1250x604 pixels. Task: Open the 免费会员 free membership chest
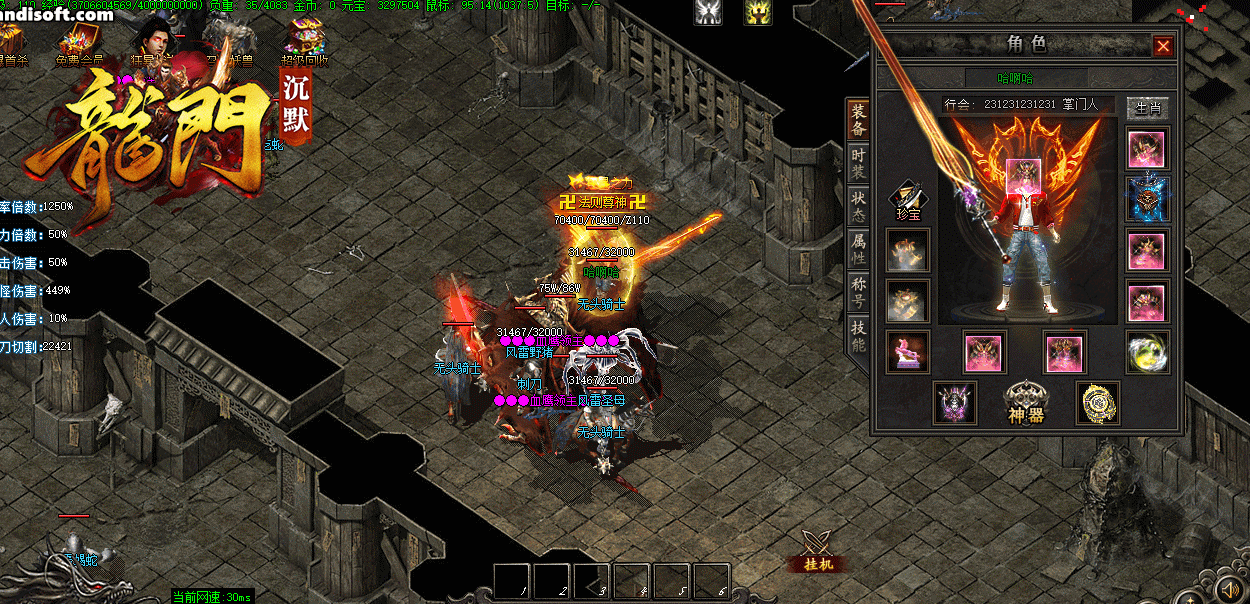tap(79, 42)
